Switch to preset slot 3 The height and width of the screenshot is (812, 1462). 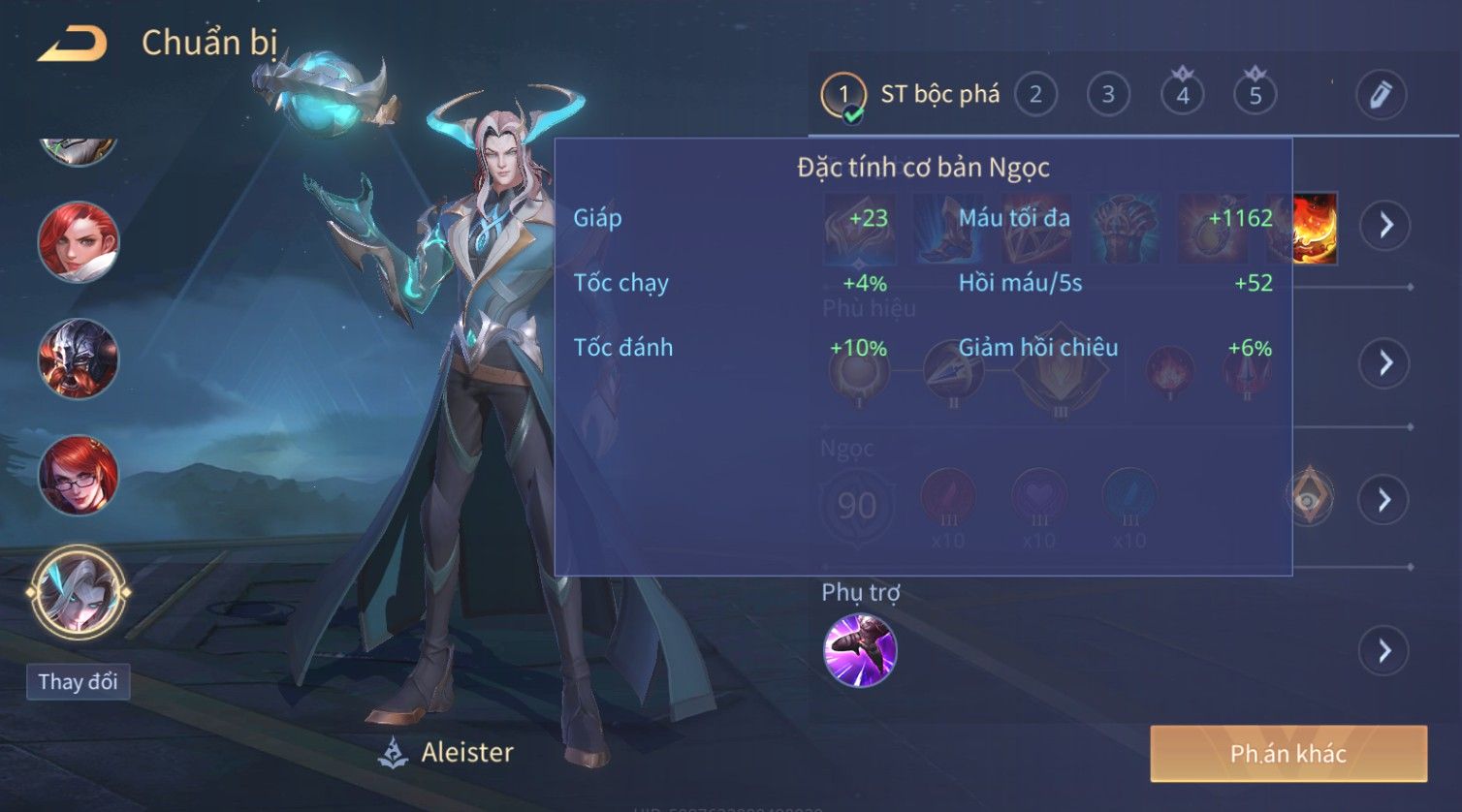click(1107, 95)
